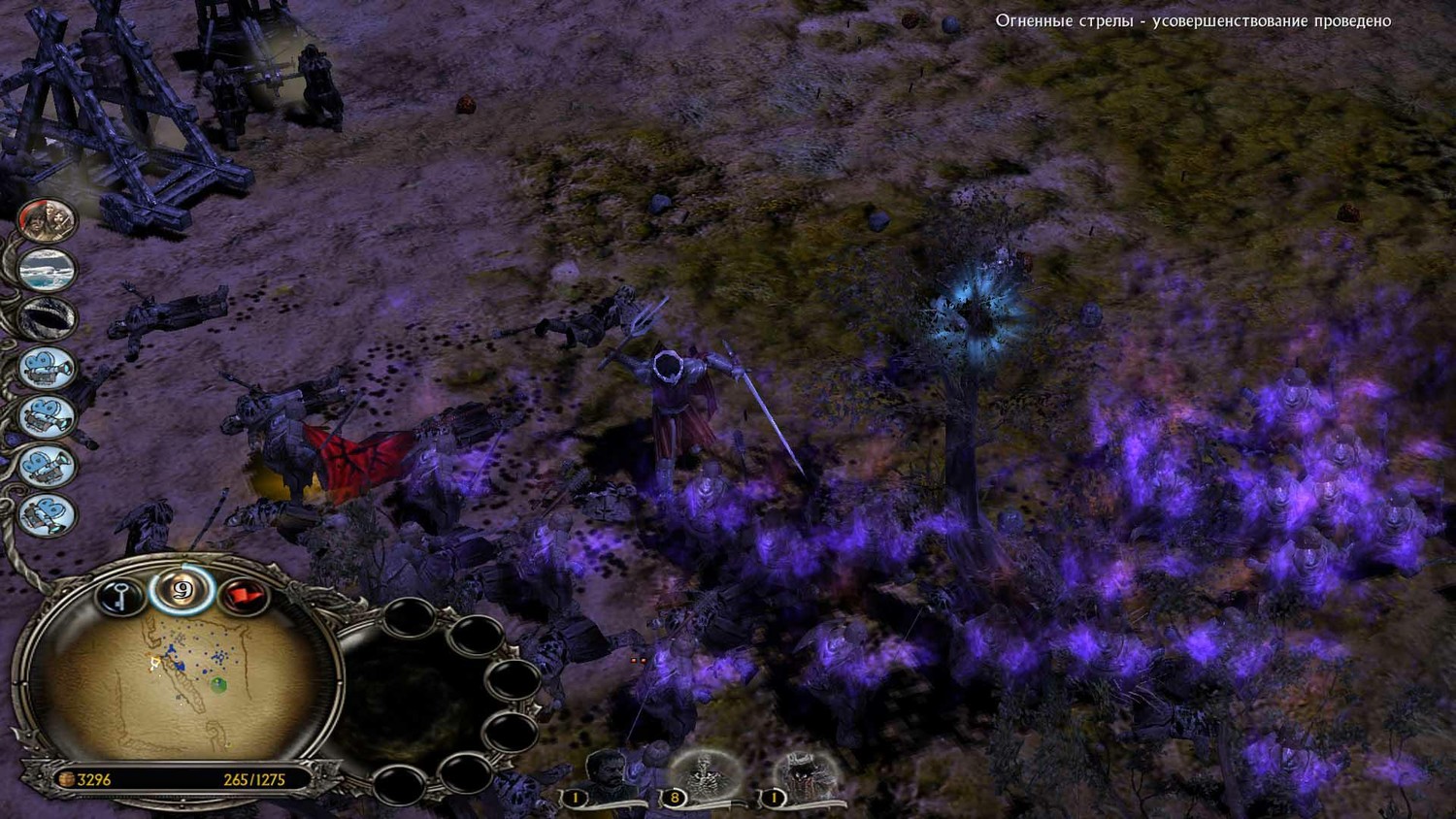The width and height of the screenshot is (1456, 819).
Task: Click the red flag button above the minimap
Action: tap(244, 596)
